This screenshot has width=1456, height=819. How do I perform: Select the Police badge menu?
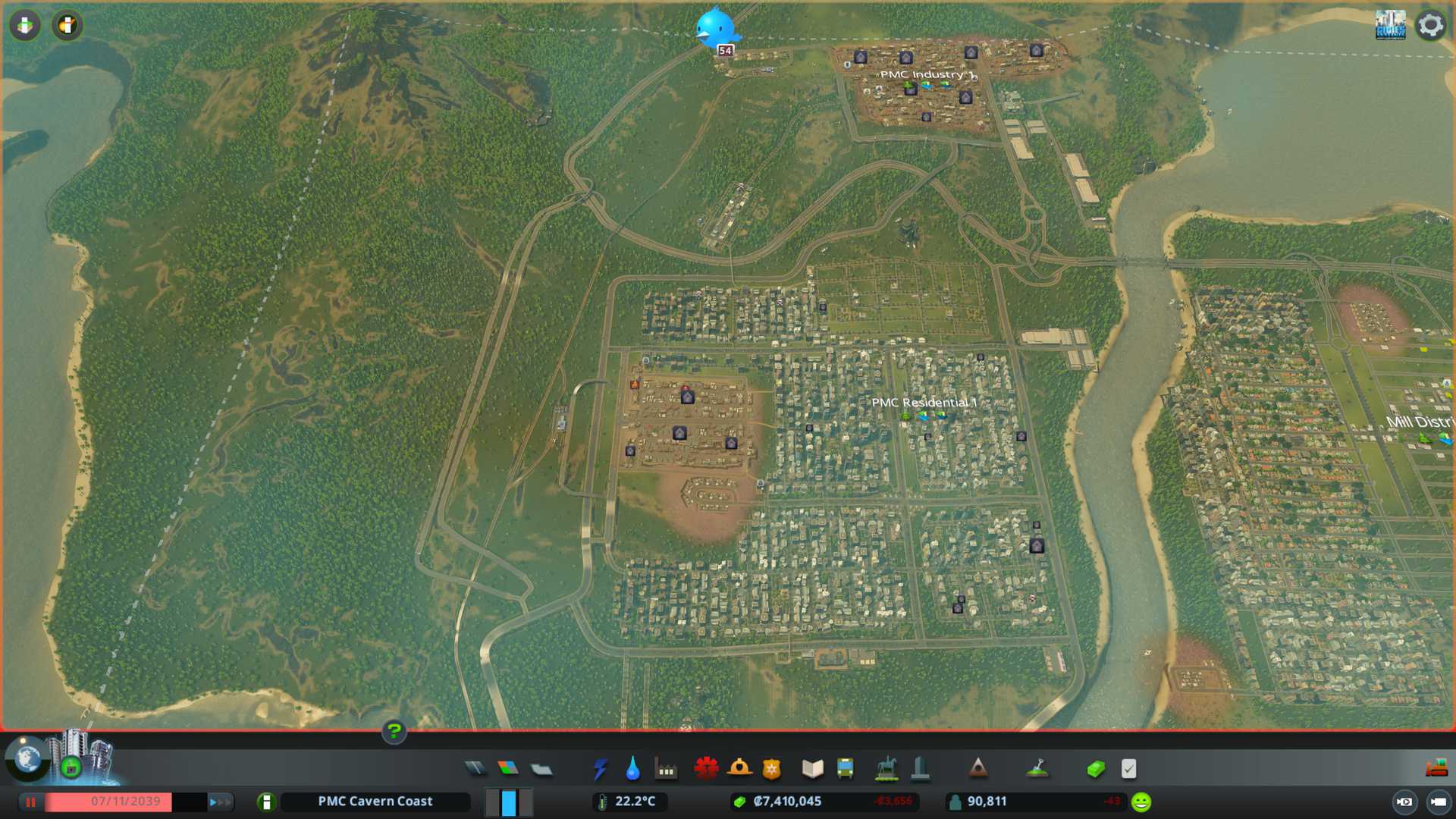point(771,769)
